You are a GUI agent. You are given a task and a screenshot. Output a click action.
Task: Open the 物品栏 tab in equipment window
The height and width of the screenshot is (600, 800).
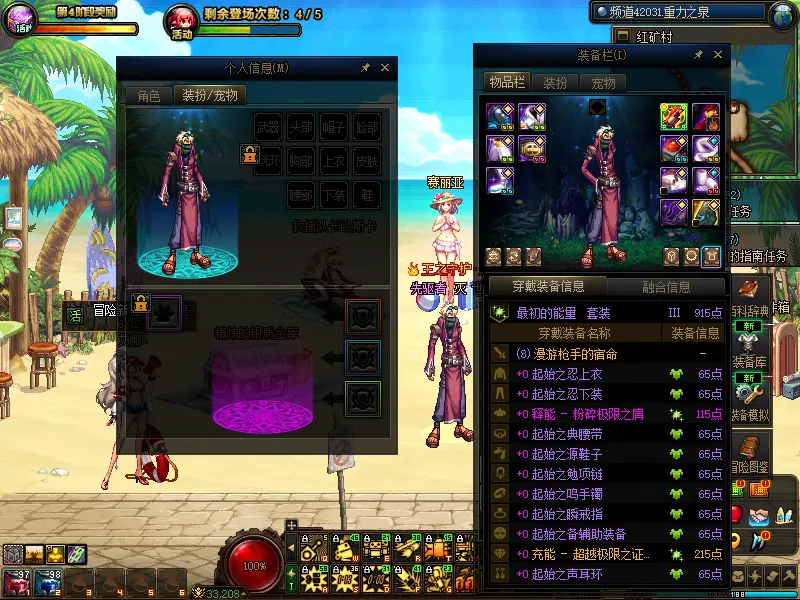506,82
